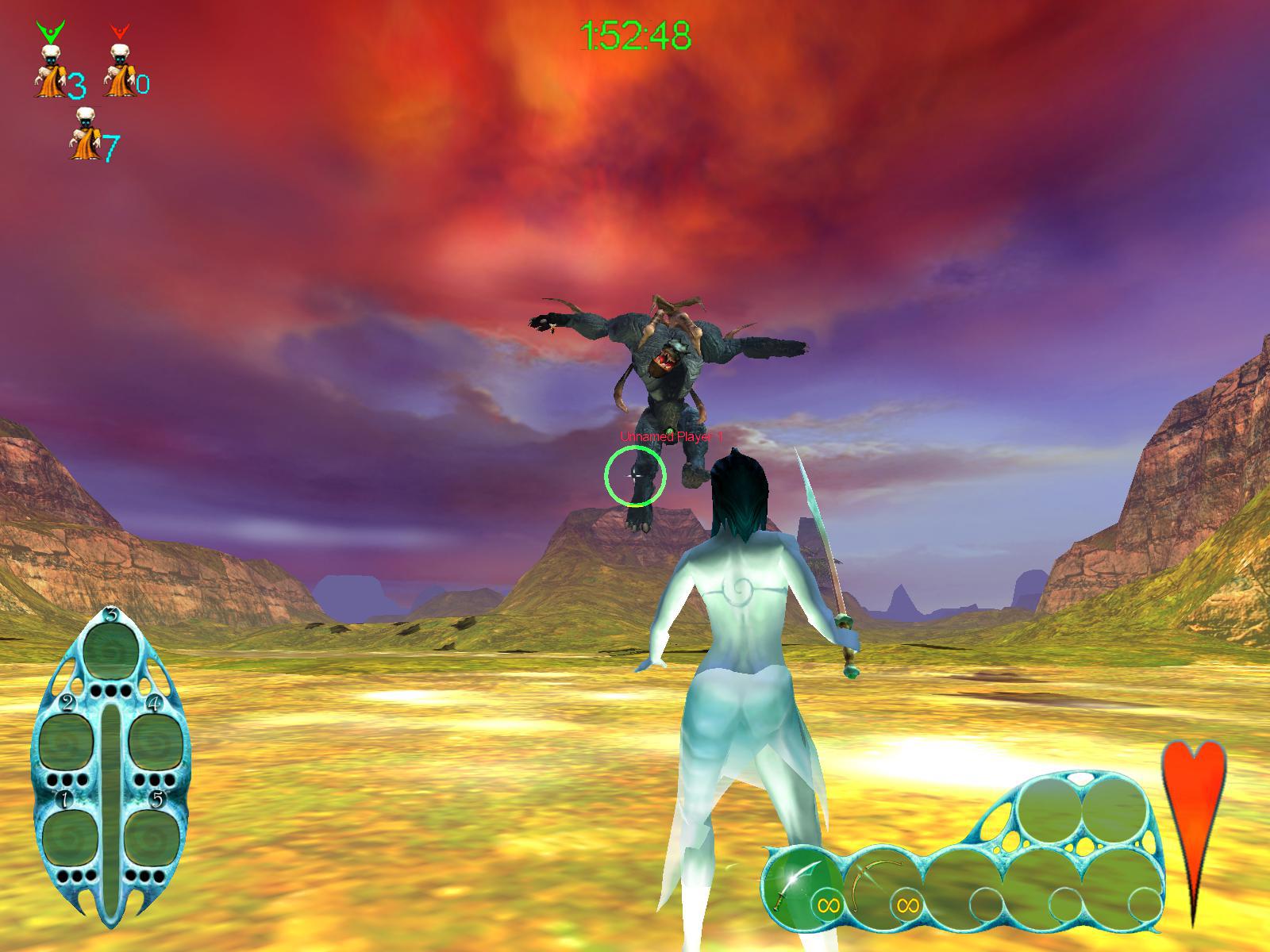The height and width of the screenshot is (952, 1270).
Task: Click the dots between slots 2 and 4
Action: [111, 689]
